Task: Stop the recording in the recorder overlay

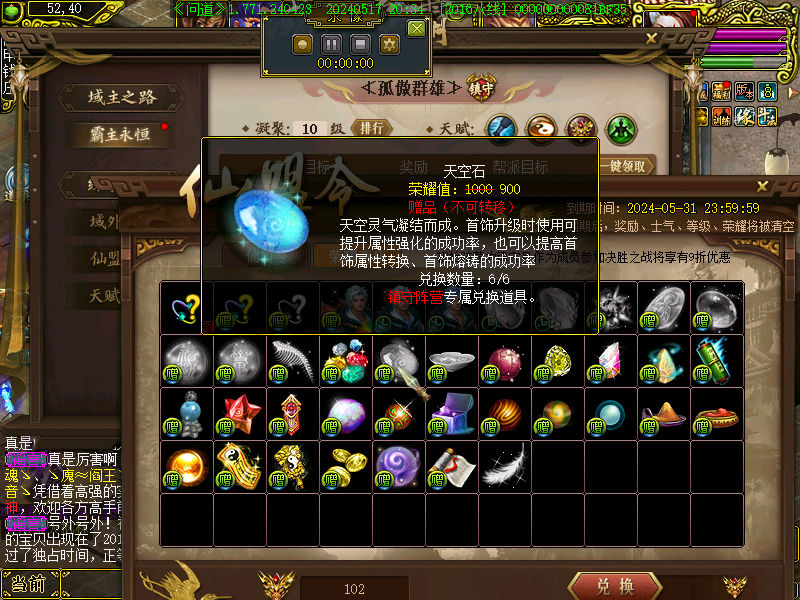Action: (x=360, y=44)
